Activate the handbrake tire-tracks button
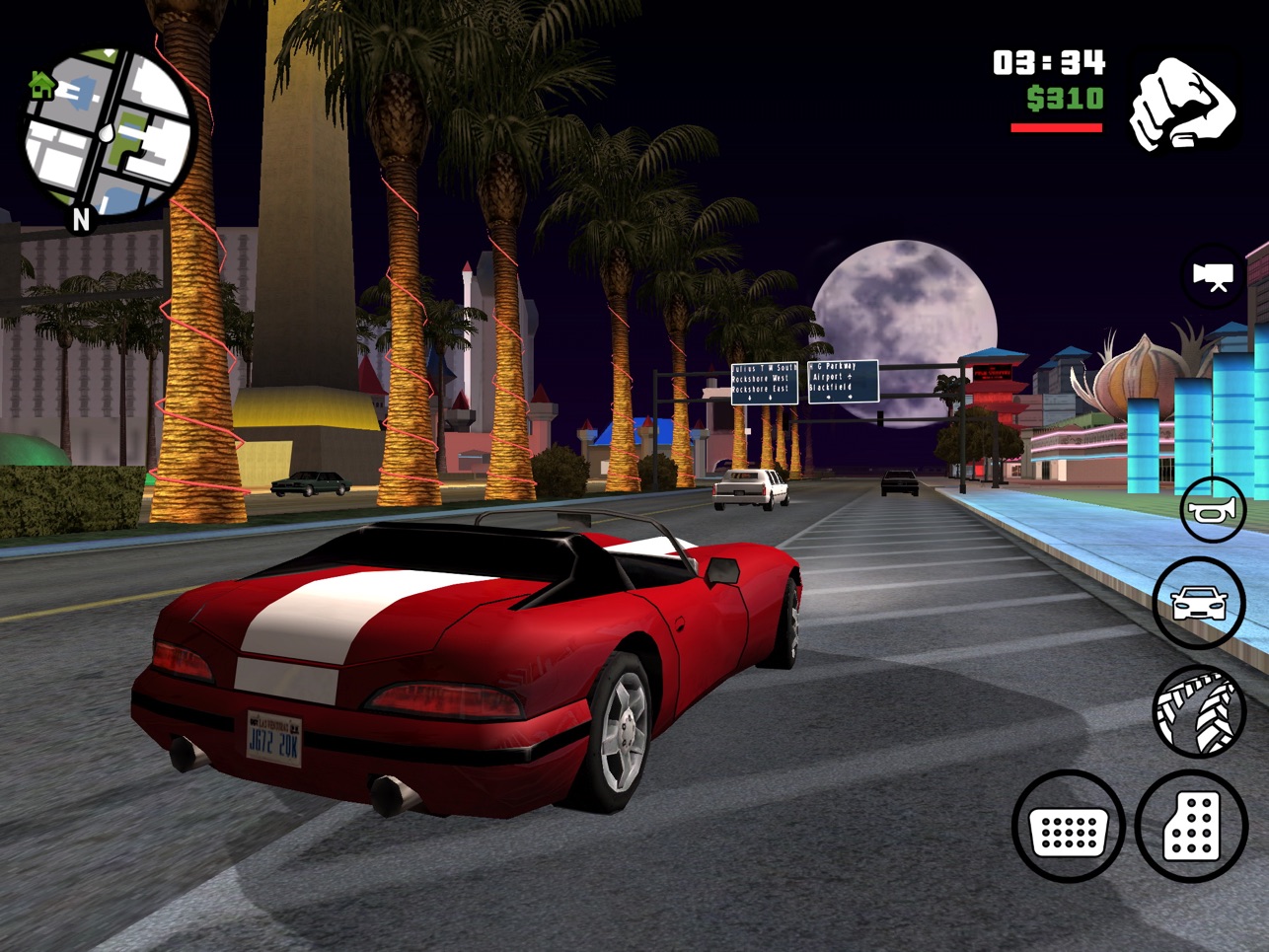Image resolution: width=1269 pixels, height=952 pixels. (x=1198, y=710)
